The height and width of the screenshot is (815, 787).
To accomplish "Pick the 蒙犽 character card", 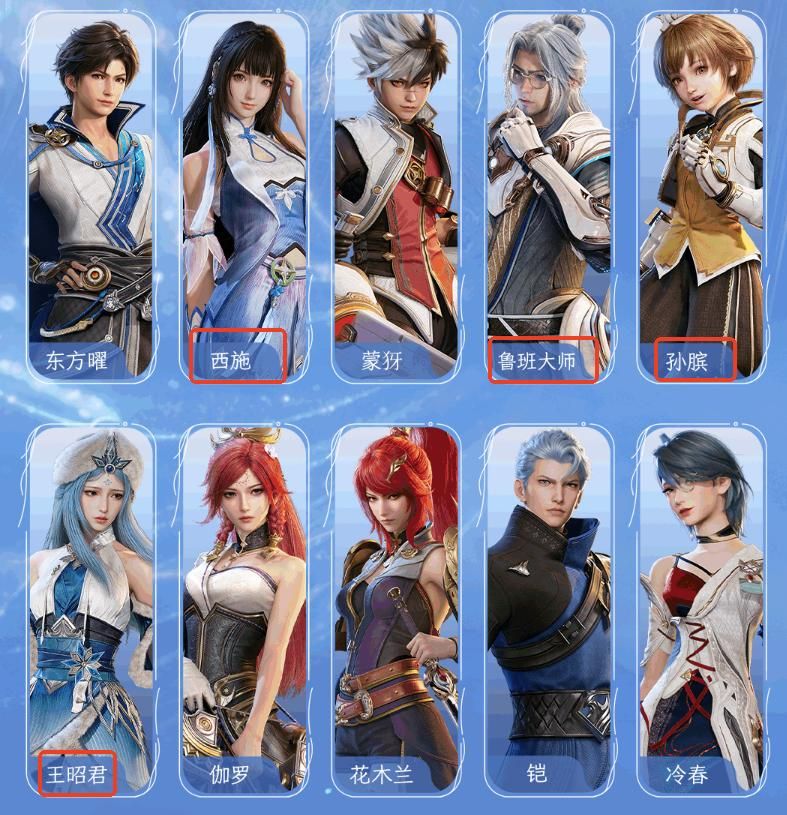I will click(395, 200).
